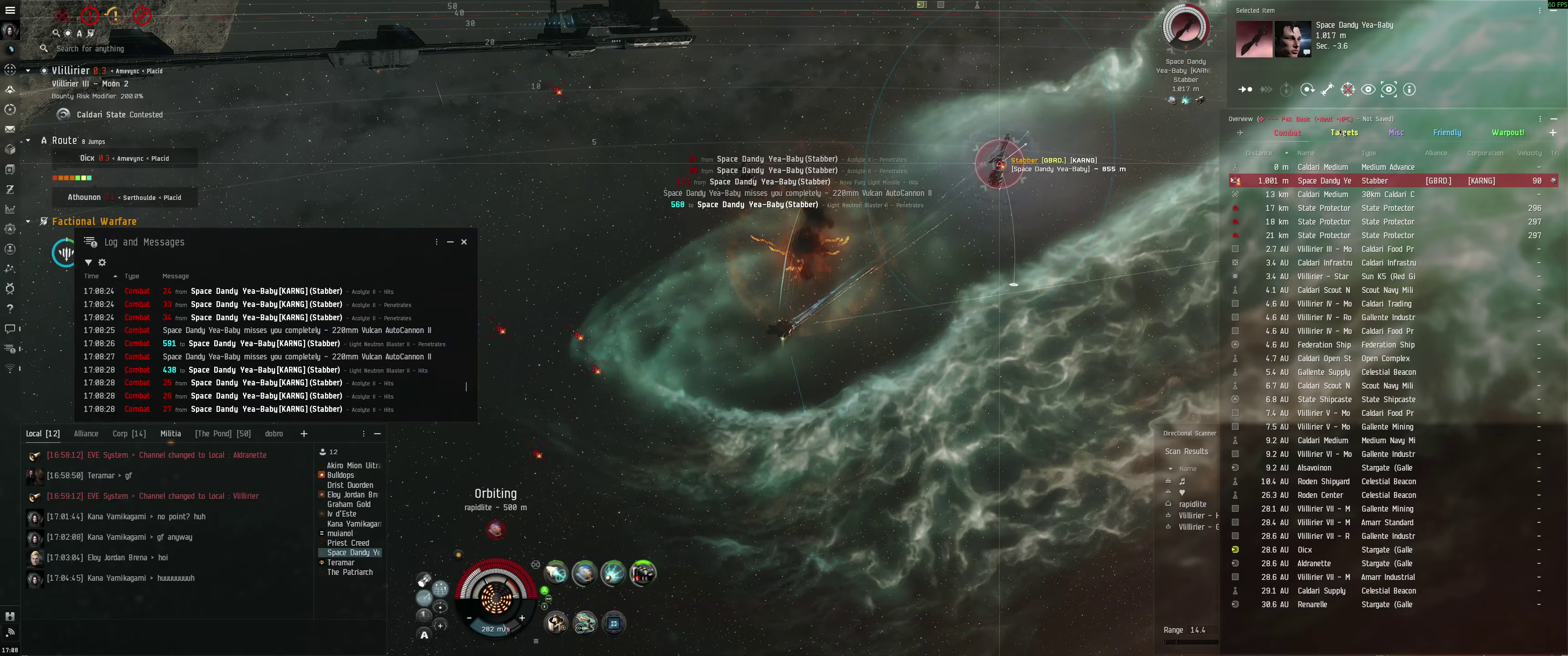Switch to the Militia chat tab

tap(170, 434)
